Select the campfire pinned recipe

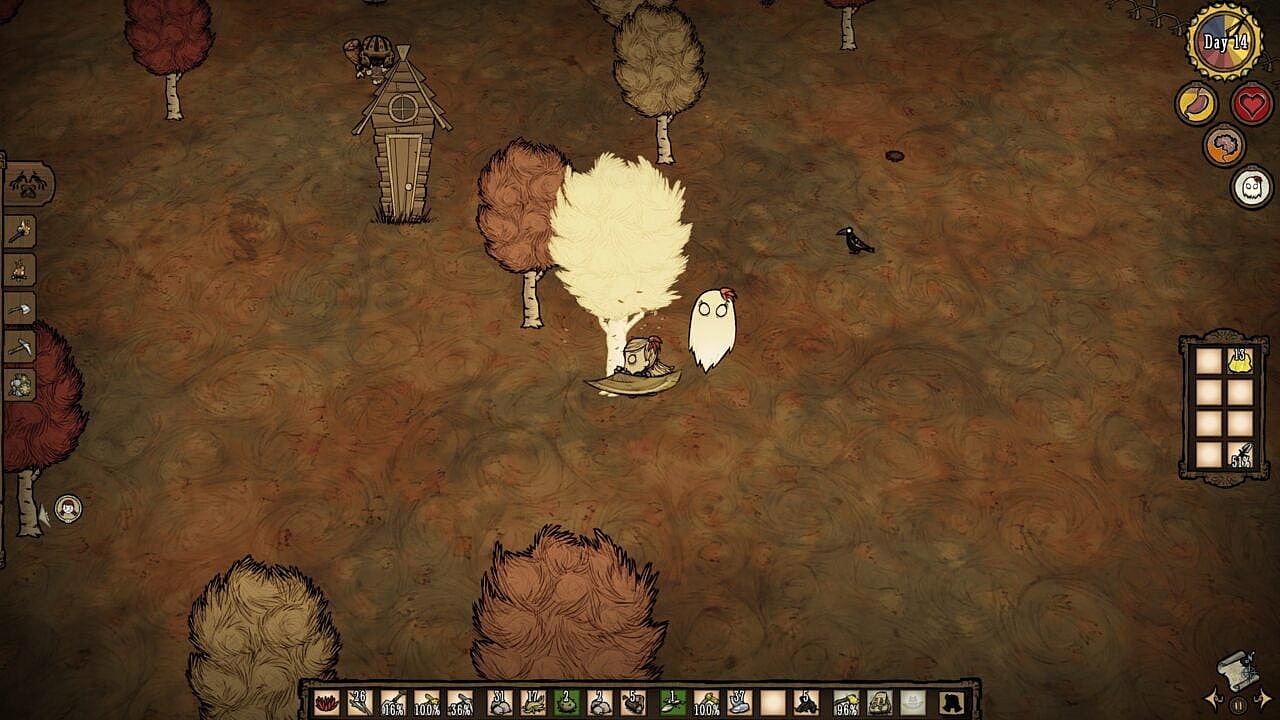coord(19,270)
